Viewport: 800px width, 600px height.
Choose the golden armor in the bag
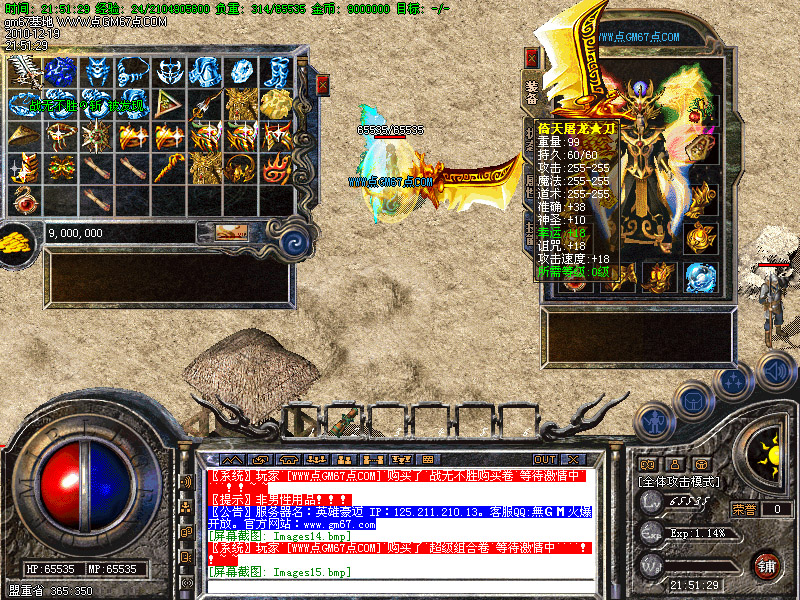click(x=241, y=103)
